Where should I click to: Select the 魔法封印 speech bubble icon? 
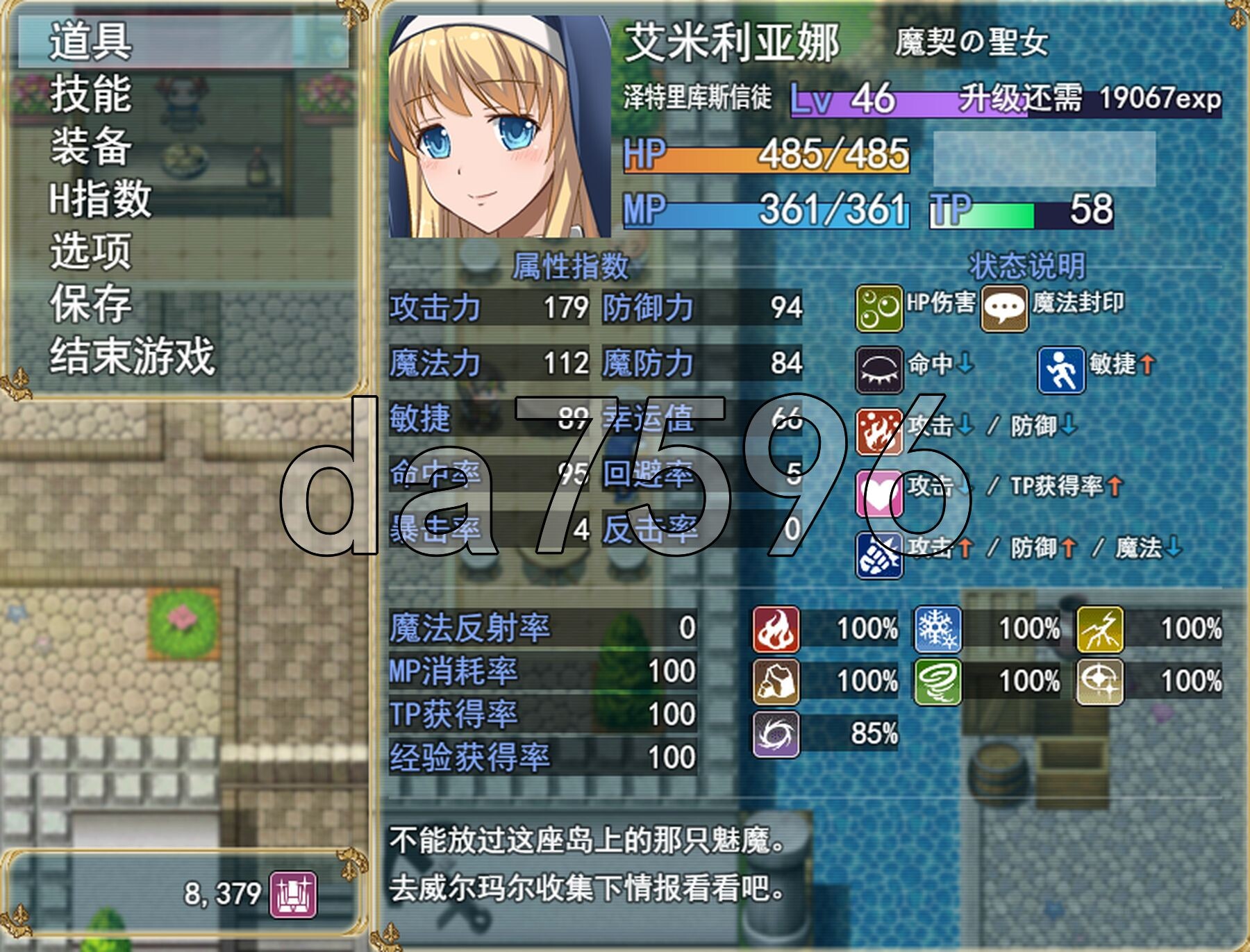[1003, 308]
